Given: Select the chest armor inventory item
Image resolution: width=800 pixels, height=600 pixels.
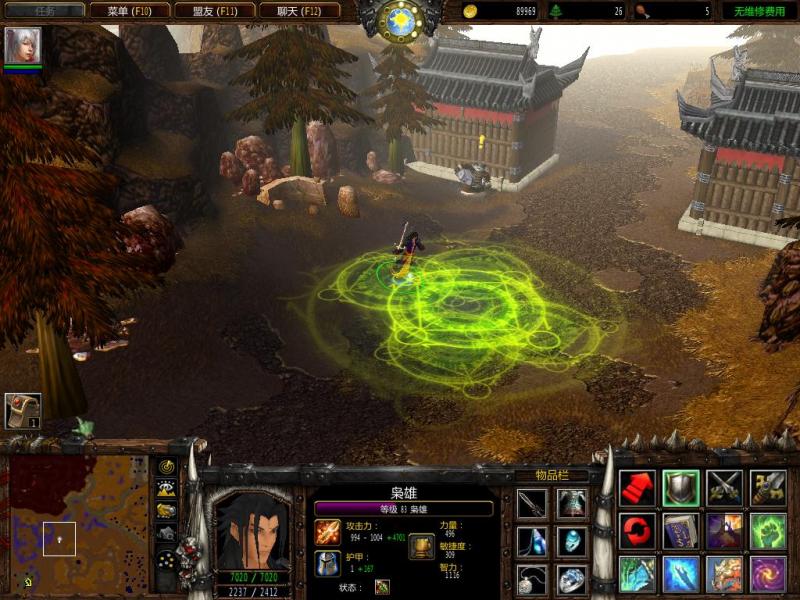Looking at the screenshot, I should pyautogui.click(x=572, y=503).
